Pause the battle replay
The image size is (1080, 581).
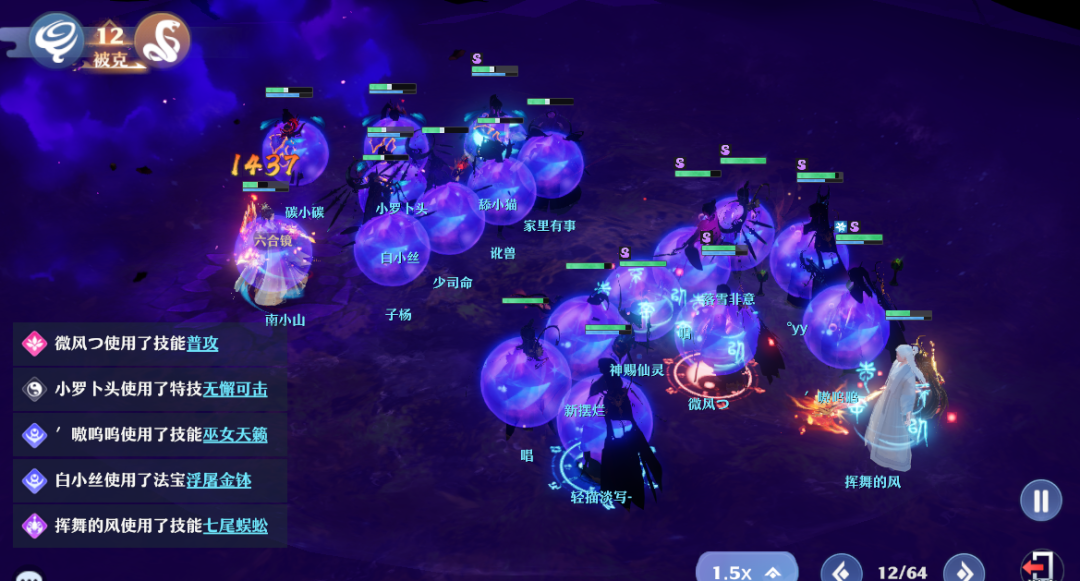(x=1041, y=500)
